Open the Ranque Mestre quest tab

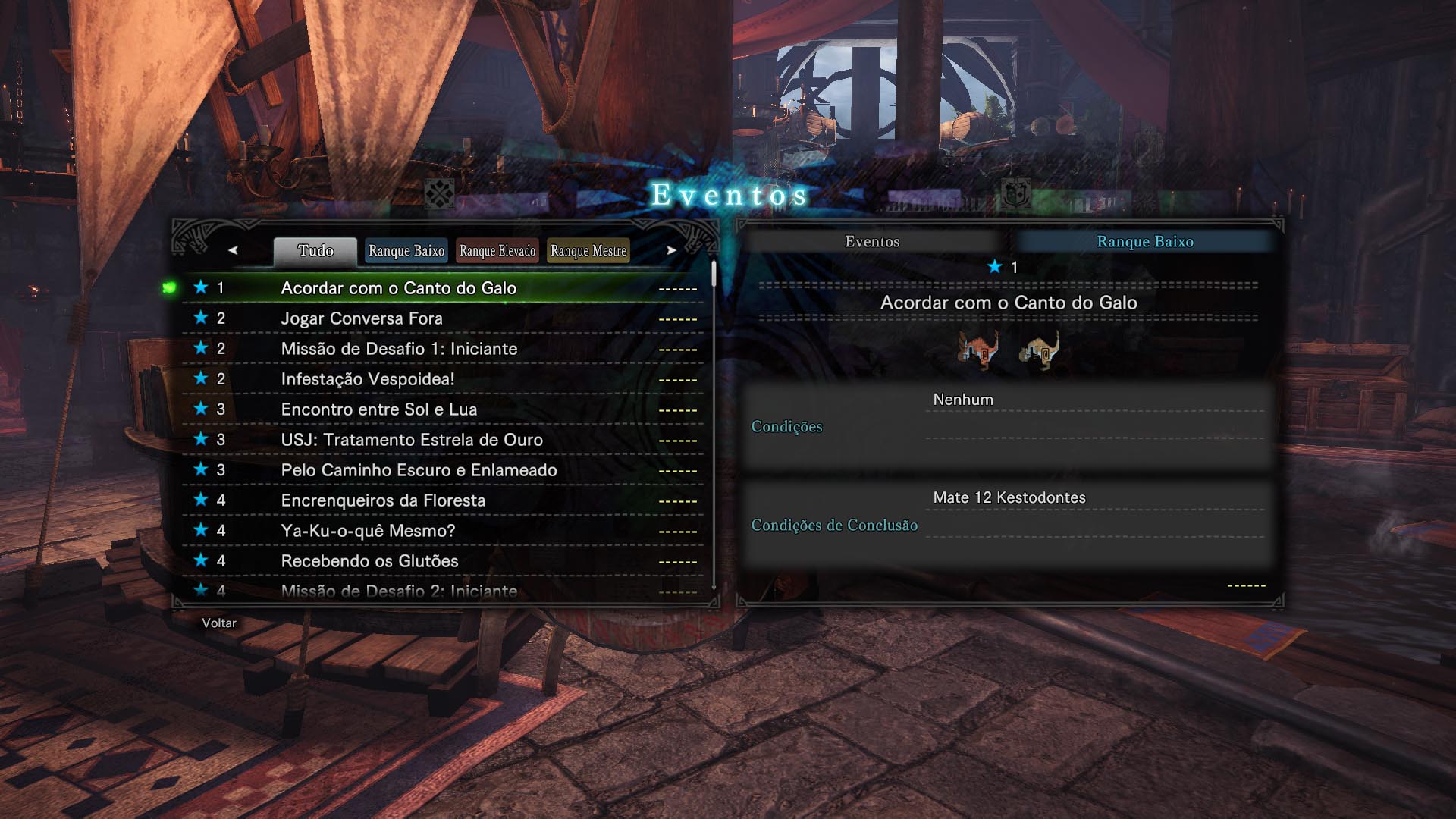tap(588, 250)
